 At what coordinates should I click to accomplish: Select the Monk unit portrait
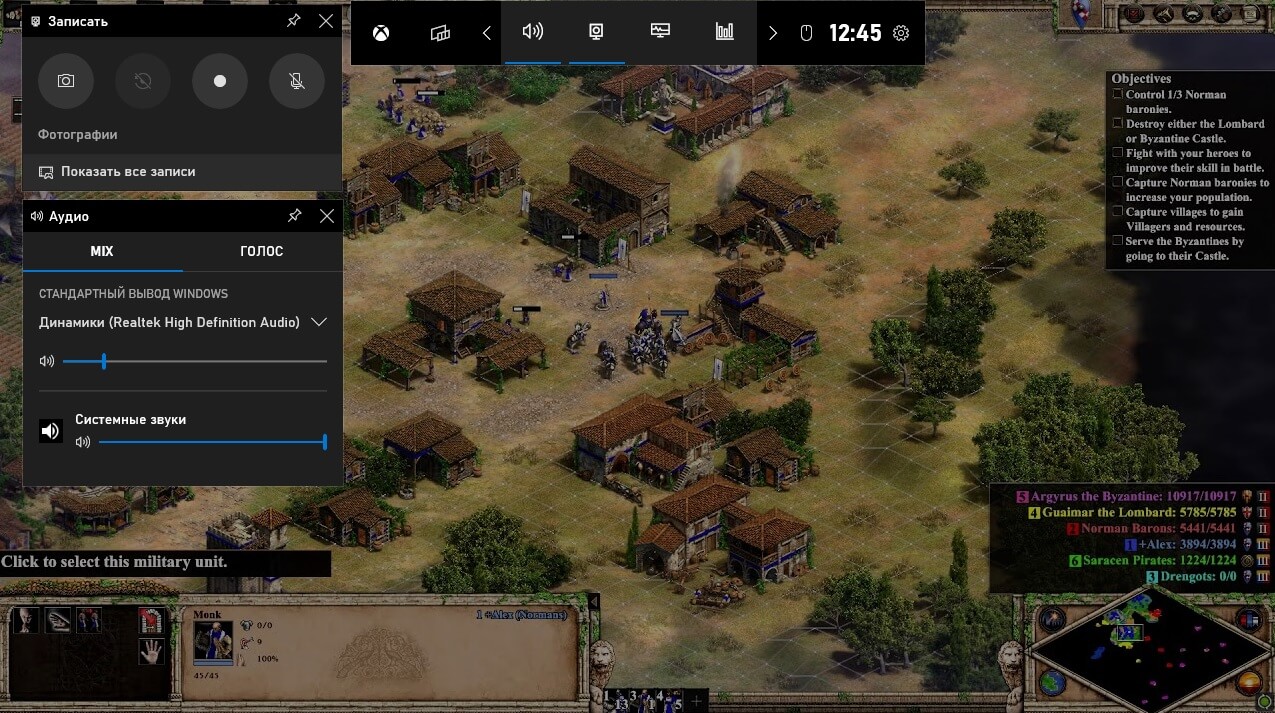212,642
